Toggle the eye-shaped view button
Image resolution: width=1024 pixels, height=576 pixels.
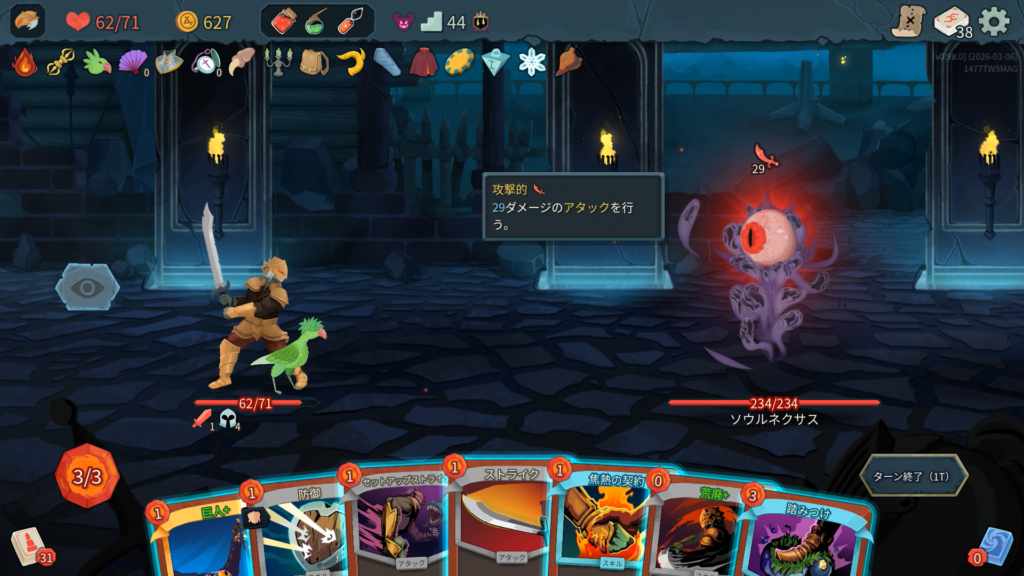87,288
